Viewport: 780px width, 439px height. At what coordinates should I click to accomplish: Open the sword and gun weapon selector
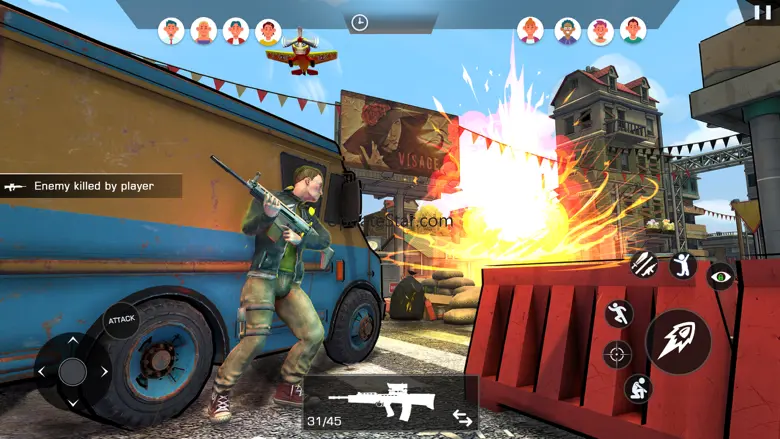pos(643,264)
